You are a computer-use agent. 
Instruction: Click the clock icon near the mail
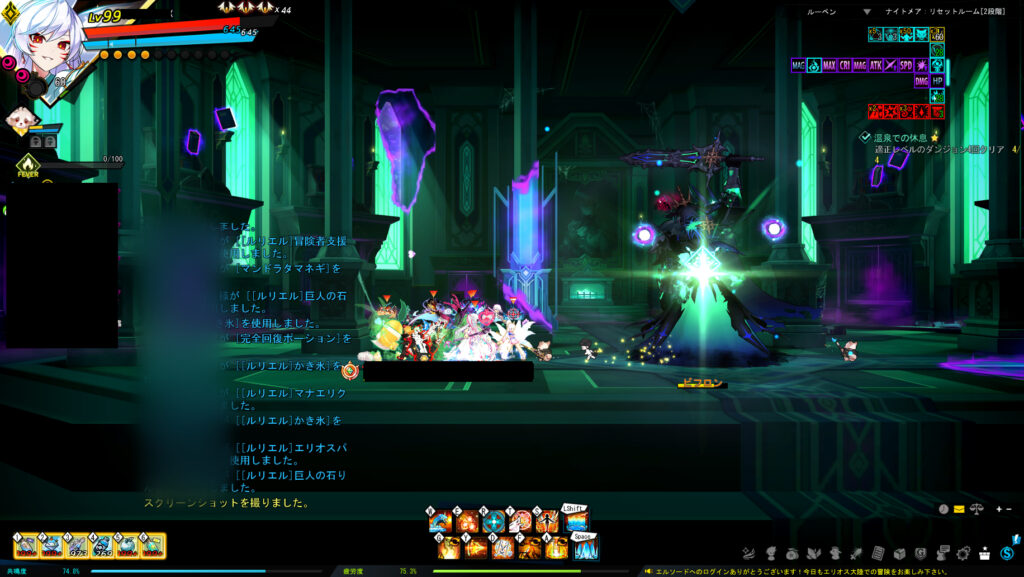(943, 509)
